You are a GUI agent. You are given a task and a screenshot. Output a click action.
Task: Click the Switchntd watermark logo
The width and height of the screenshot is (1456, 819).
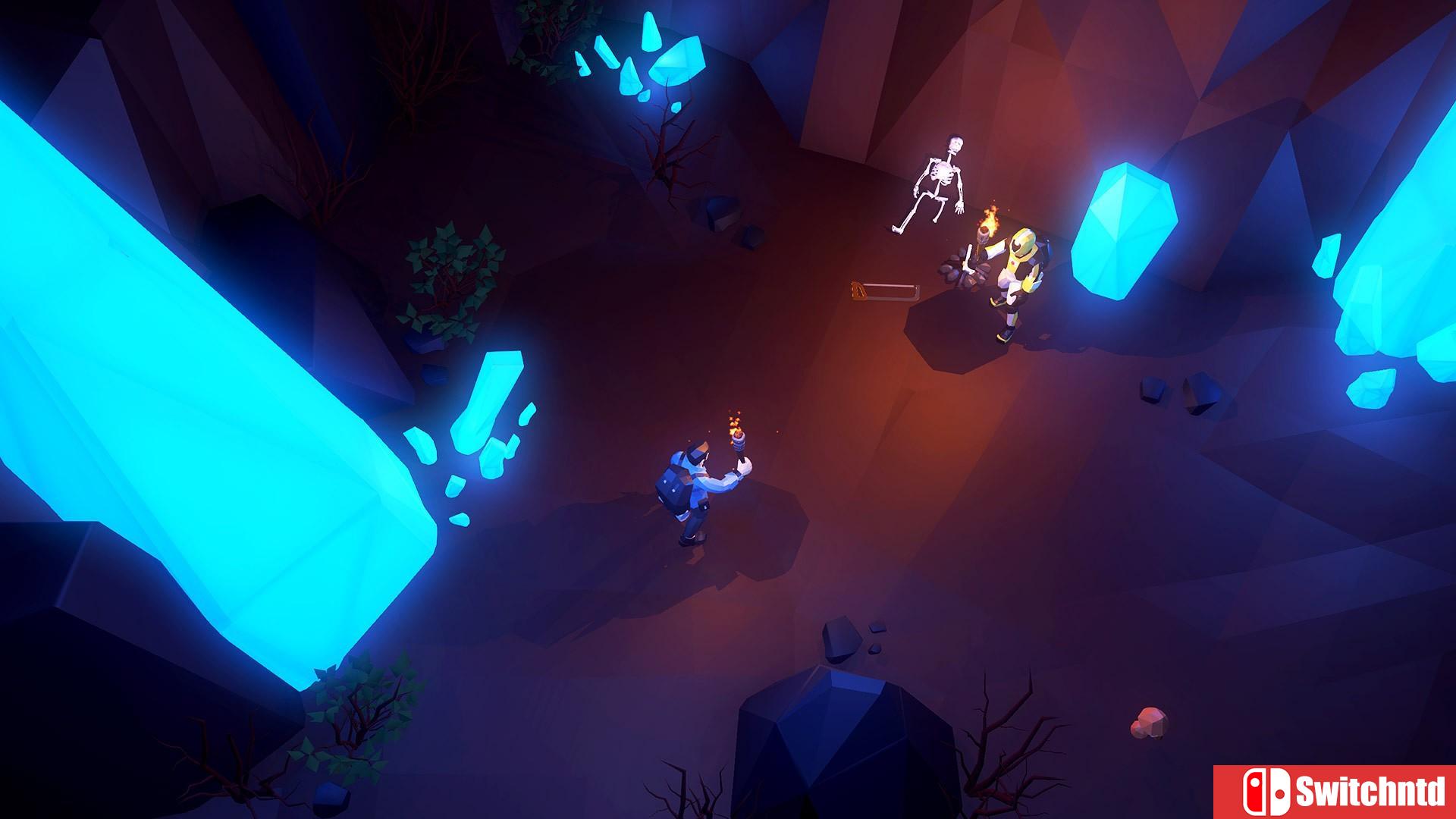click(1334, 792)
